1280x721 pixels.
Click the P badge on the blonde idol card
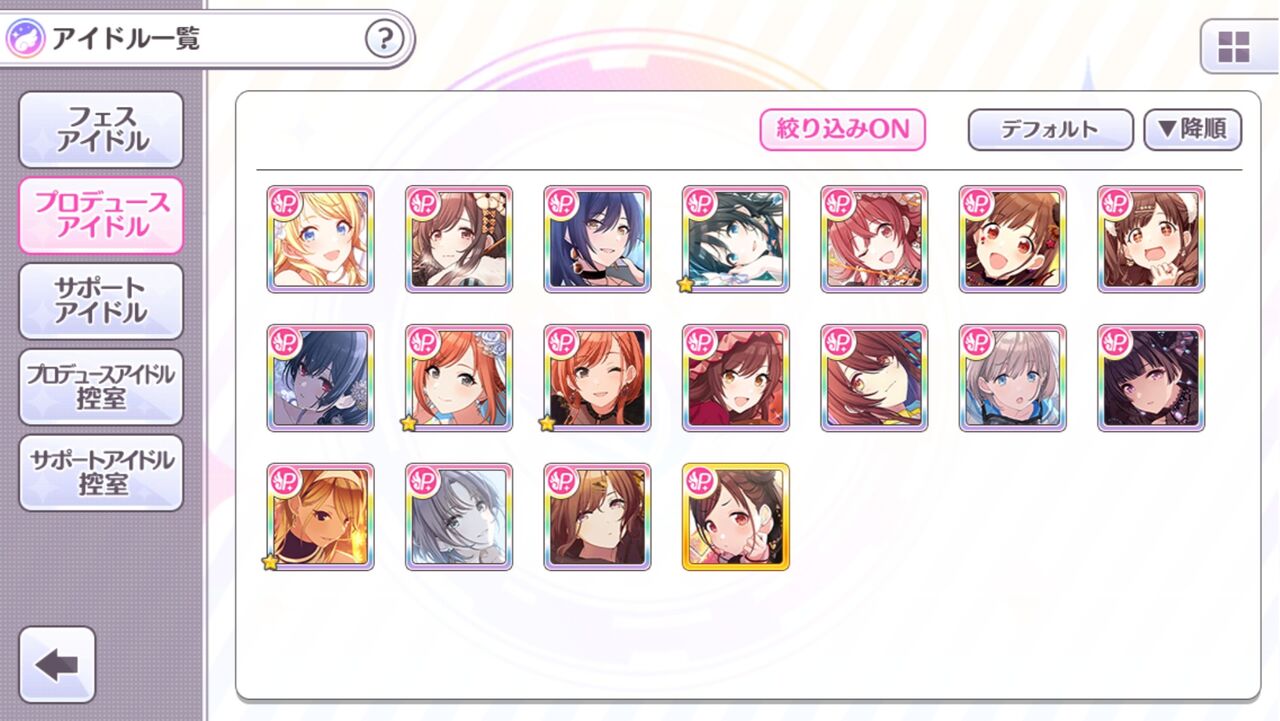[284, 203]
